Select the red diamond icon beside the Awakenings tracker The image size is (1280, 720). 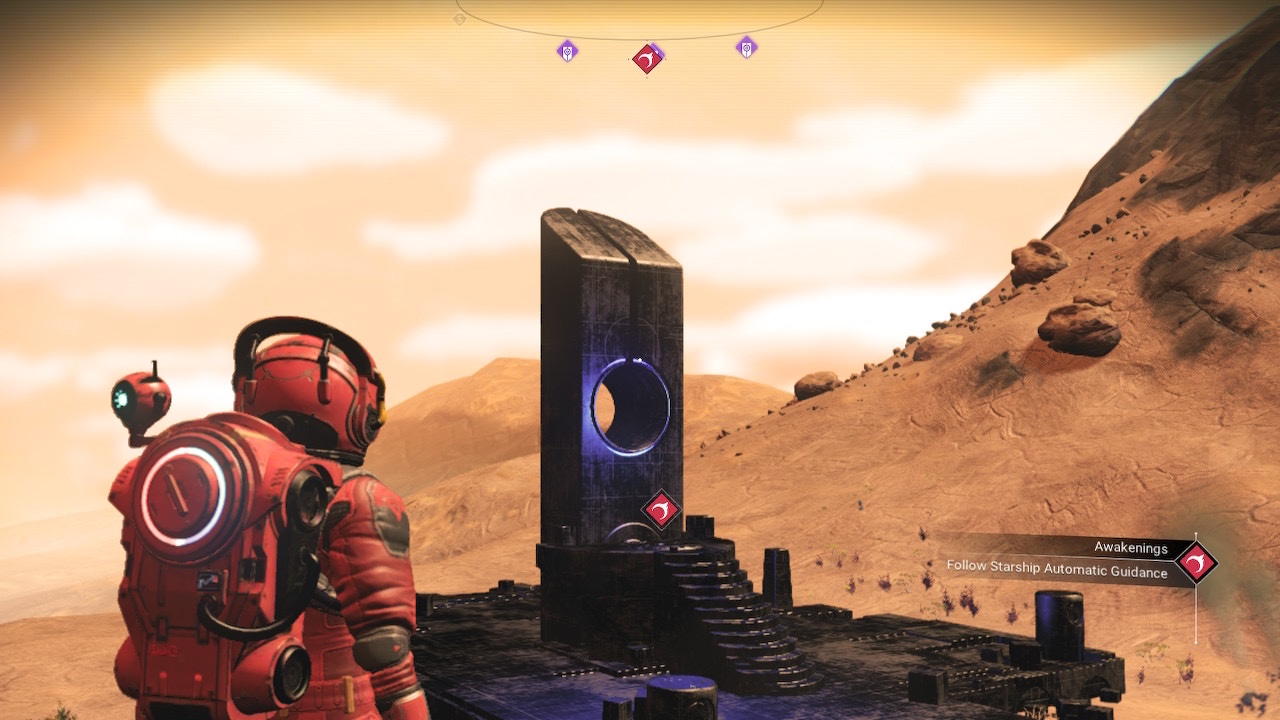tap(1196, 563)
